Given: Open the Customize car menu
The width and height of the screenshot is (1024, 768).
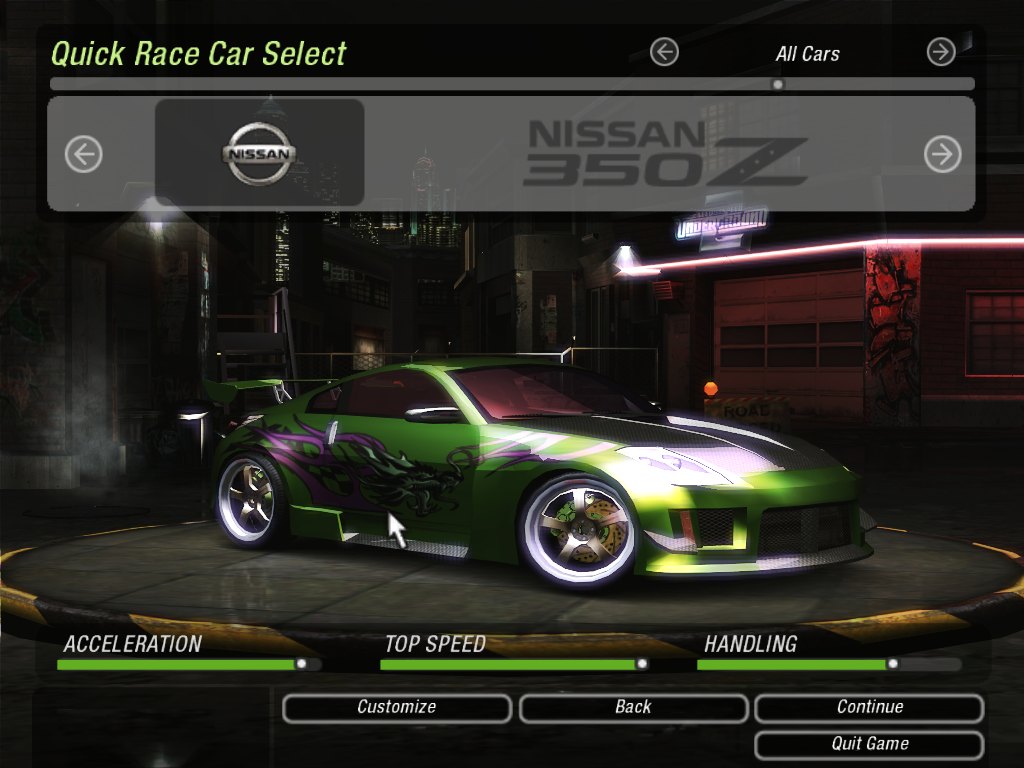Looking at the screenshot, I should tap(397, 708).
